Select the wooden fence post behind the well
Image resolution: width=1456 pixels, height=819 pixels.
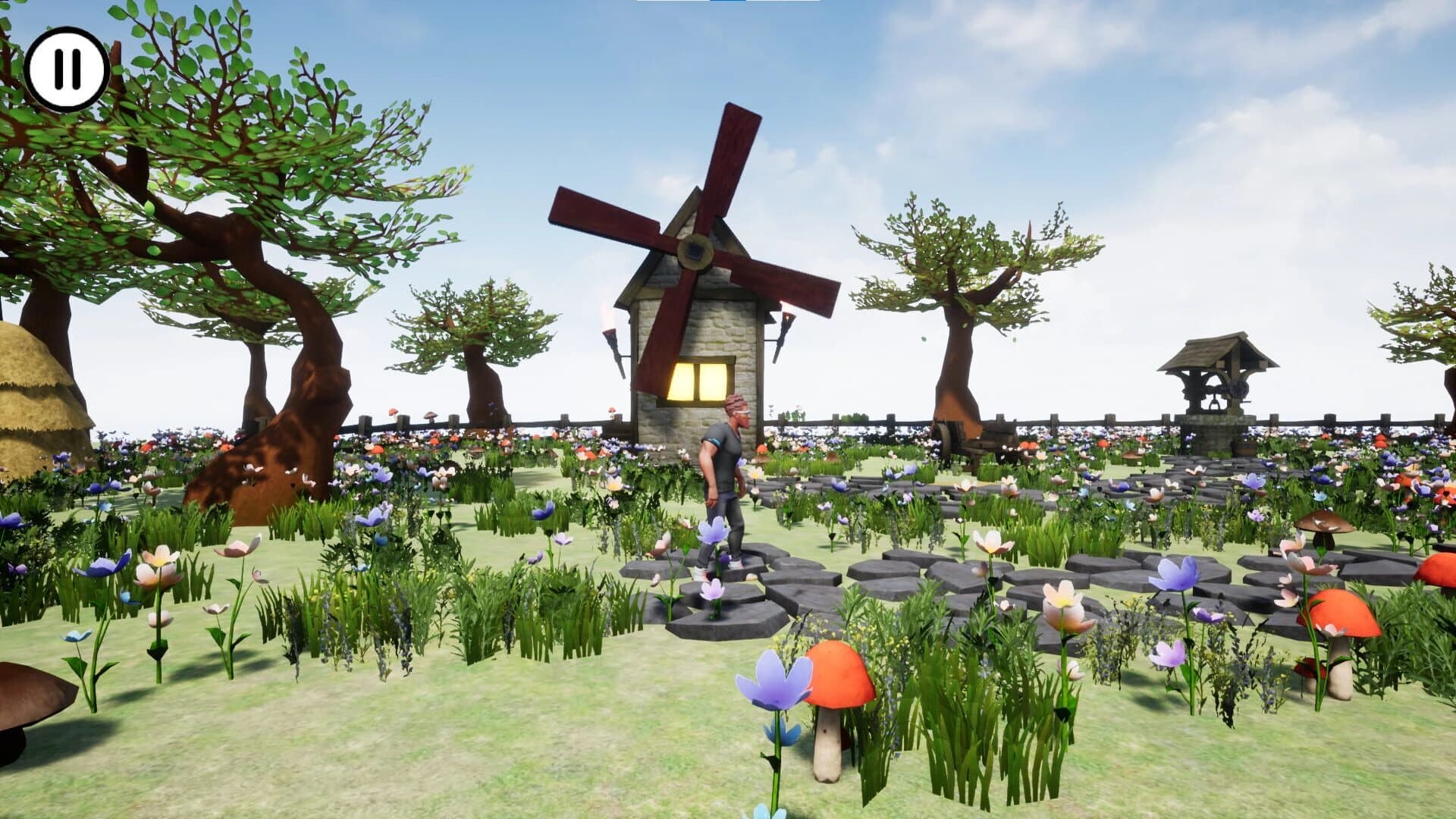pos(1272,417)
